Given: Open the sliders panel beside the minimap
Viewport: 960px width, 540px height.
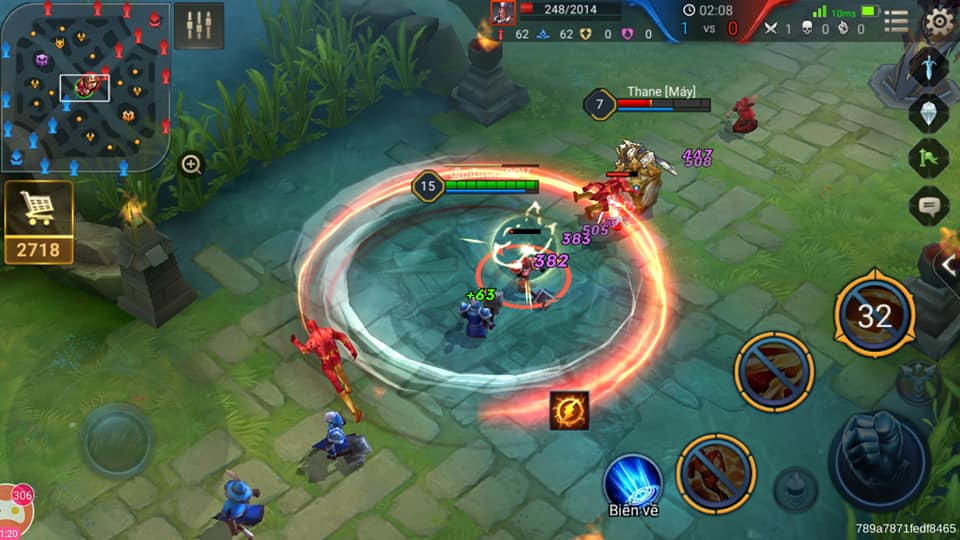Looking at the screenshot, I should pos(198,25).
